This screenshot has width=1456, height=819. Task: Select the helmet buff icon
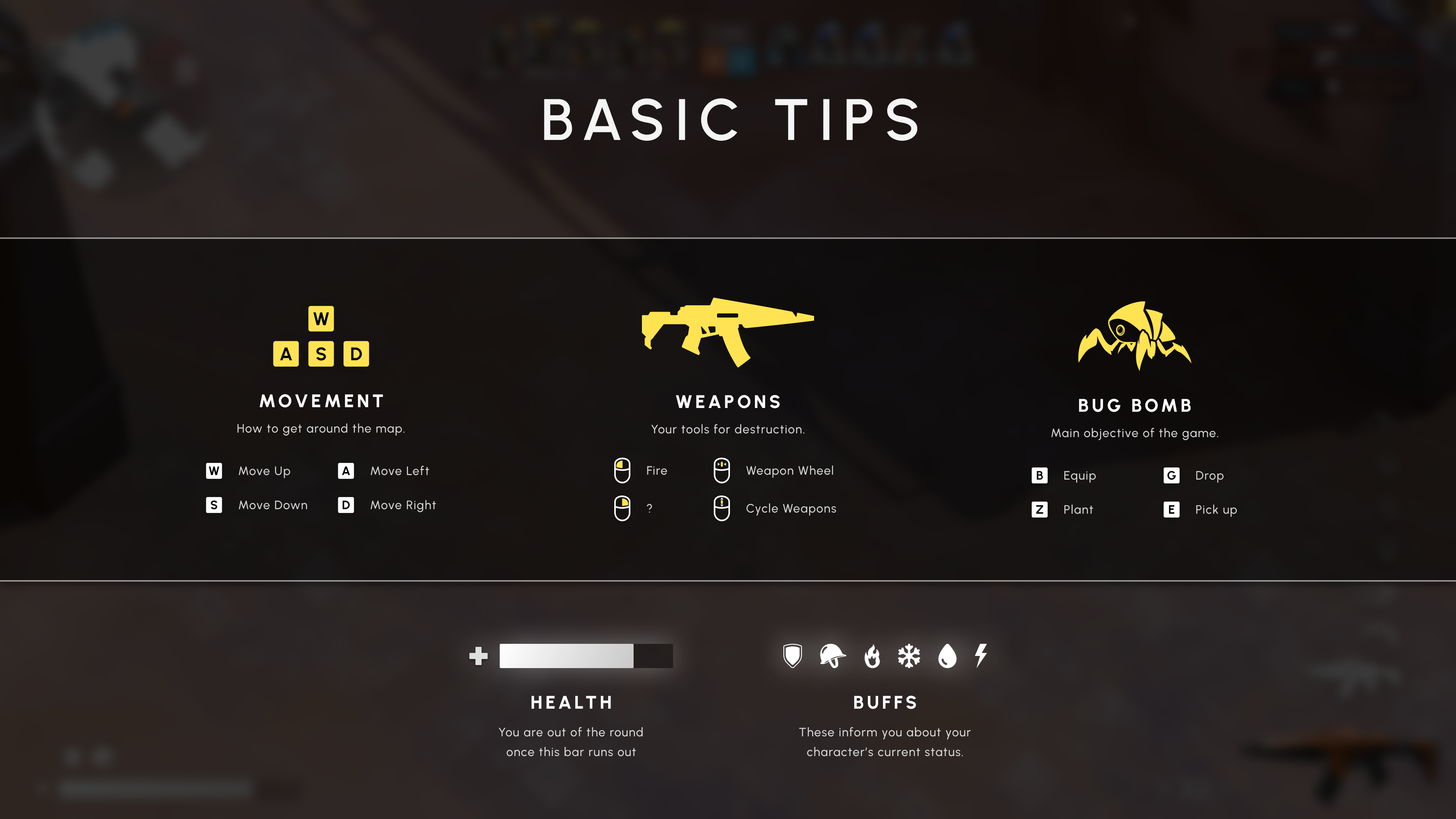(x=832, y=656)
